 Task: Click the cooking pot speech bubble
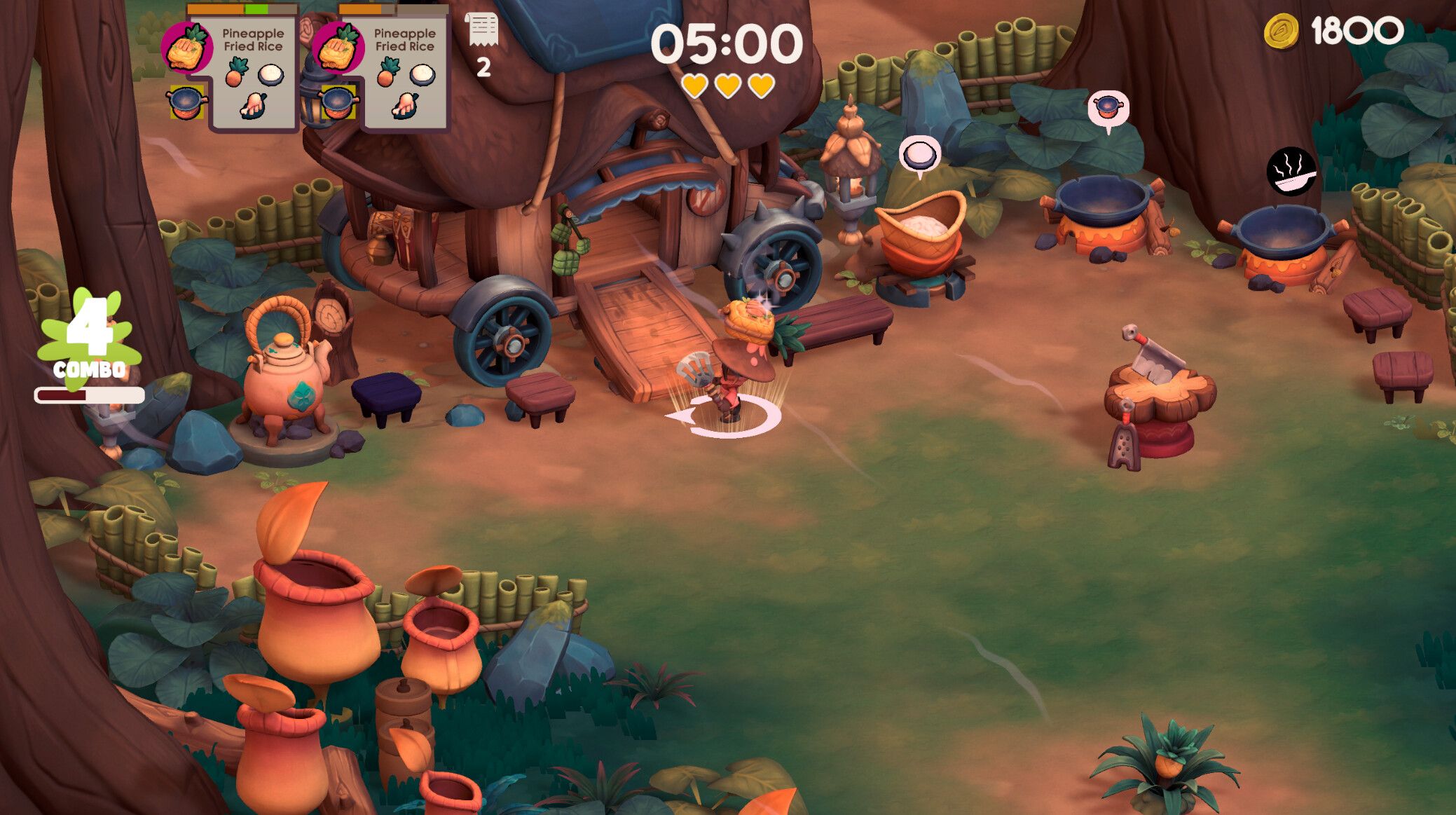(x=1107, y=108)
